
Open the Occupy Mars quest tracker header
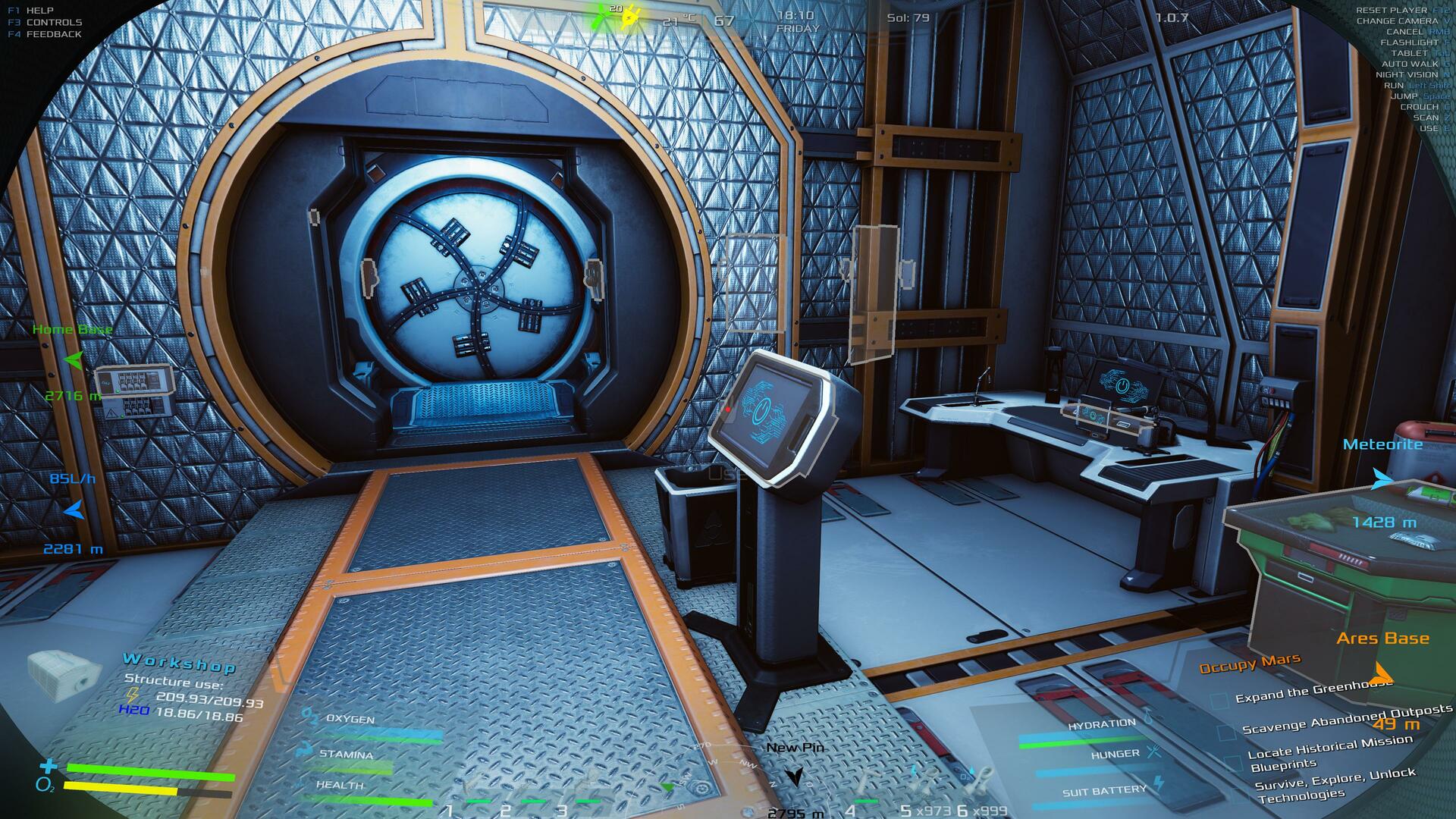tap(1250, 664)
